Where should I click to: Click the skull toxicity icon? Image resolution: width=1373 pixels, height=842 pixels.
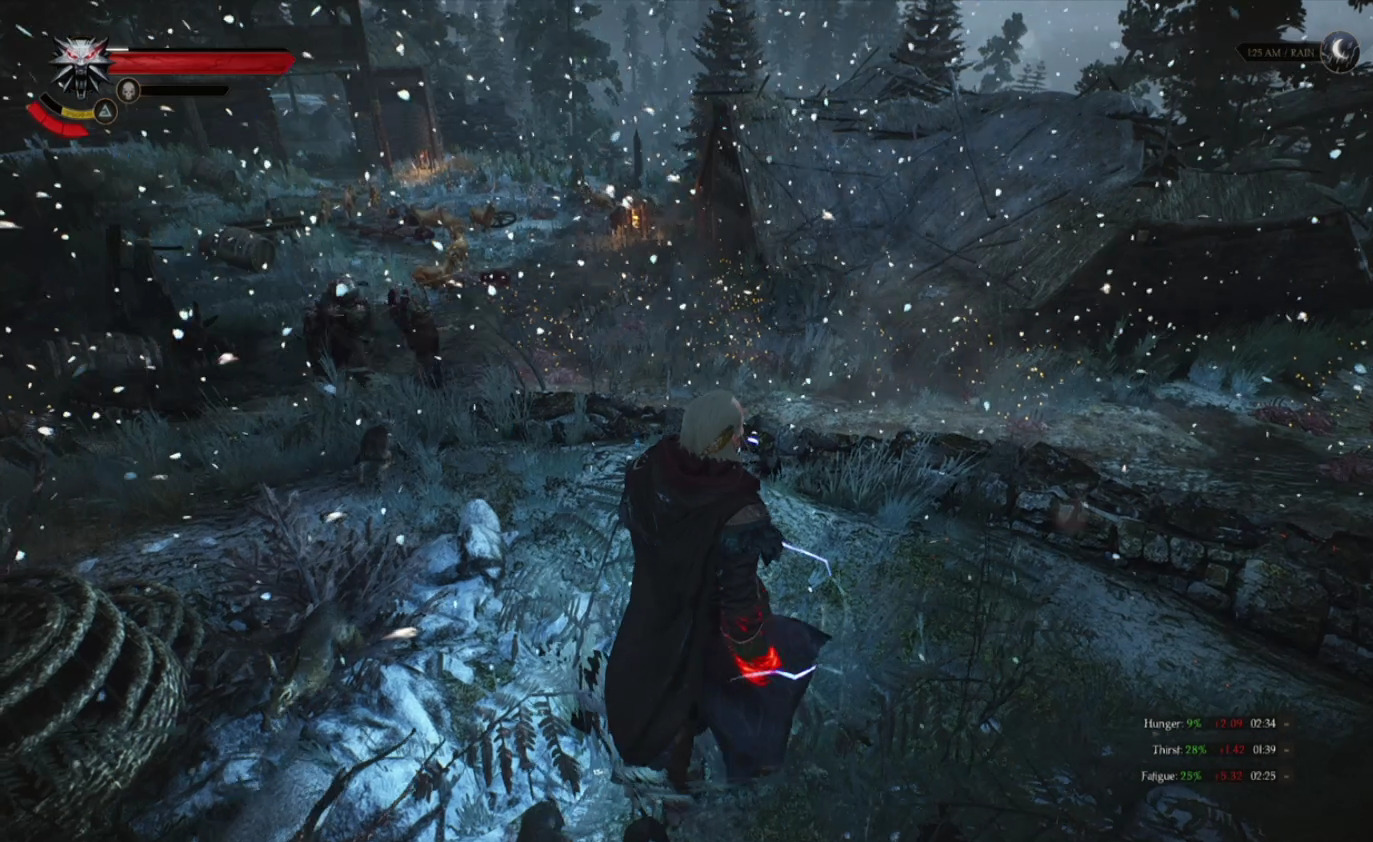point(128,90)
